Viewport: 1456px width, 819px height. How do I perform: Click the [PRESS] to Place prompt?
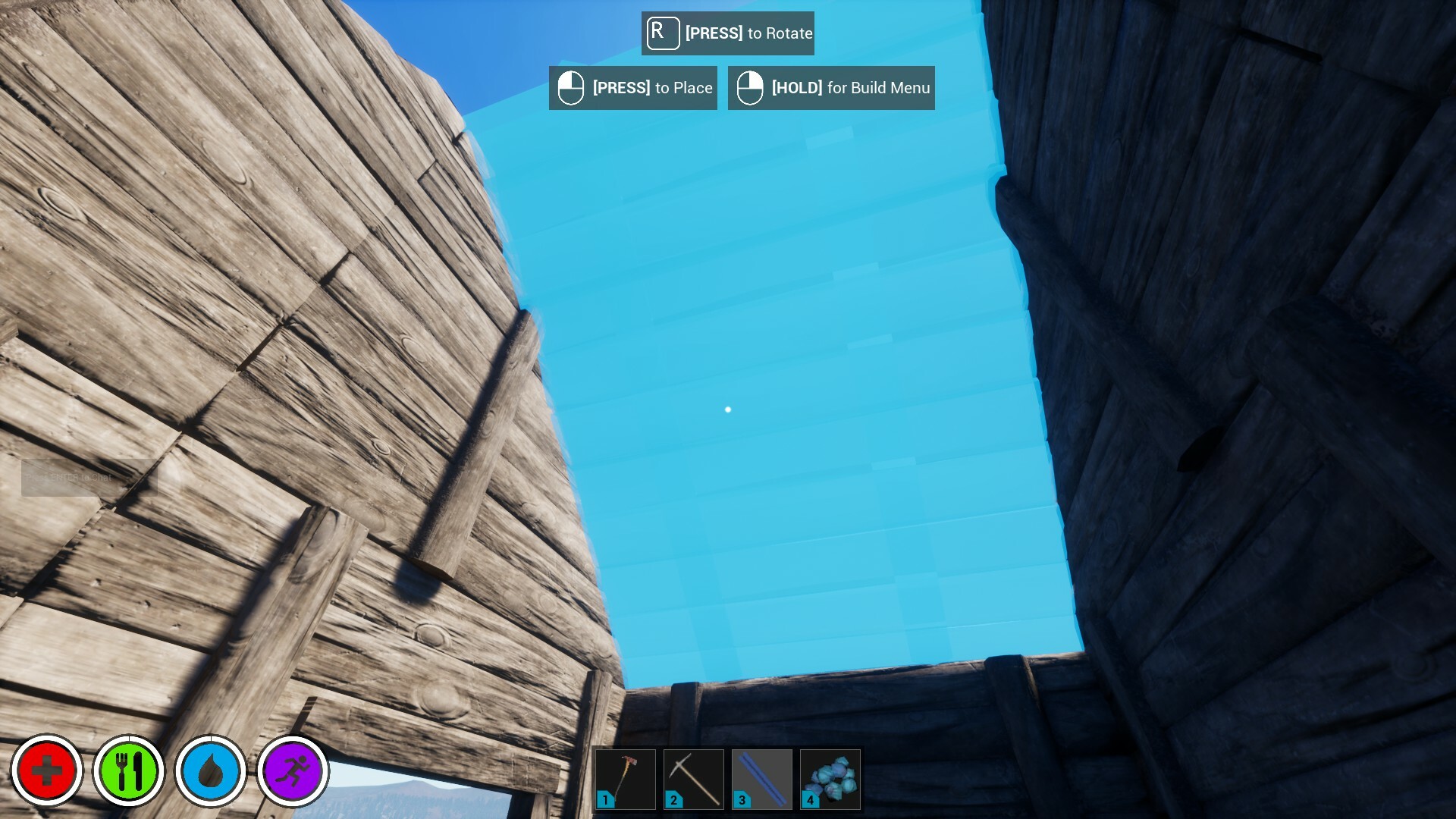632,87
